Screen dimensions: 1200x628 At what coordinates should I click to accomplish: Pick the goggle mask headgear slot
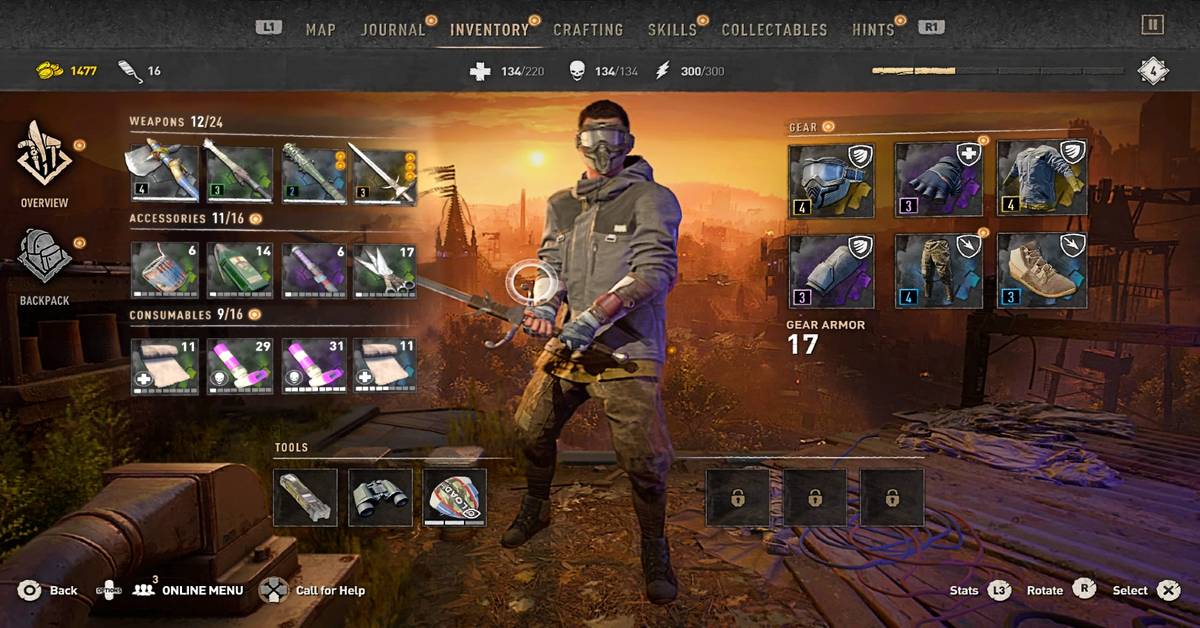pos(830,180)
